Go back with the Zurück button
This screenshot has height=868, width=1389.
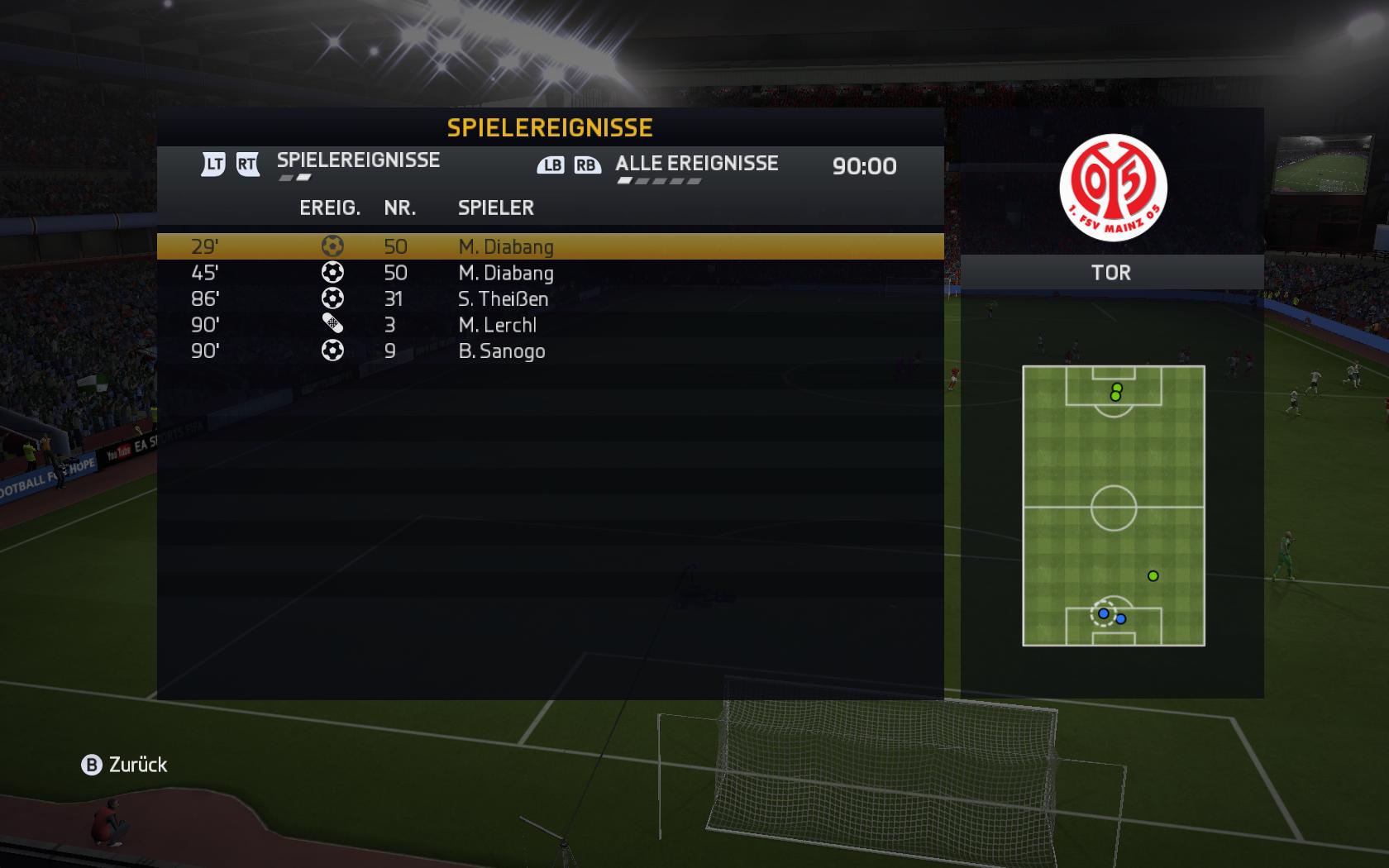point(124,765)
